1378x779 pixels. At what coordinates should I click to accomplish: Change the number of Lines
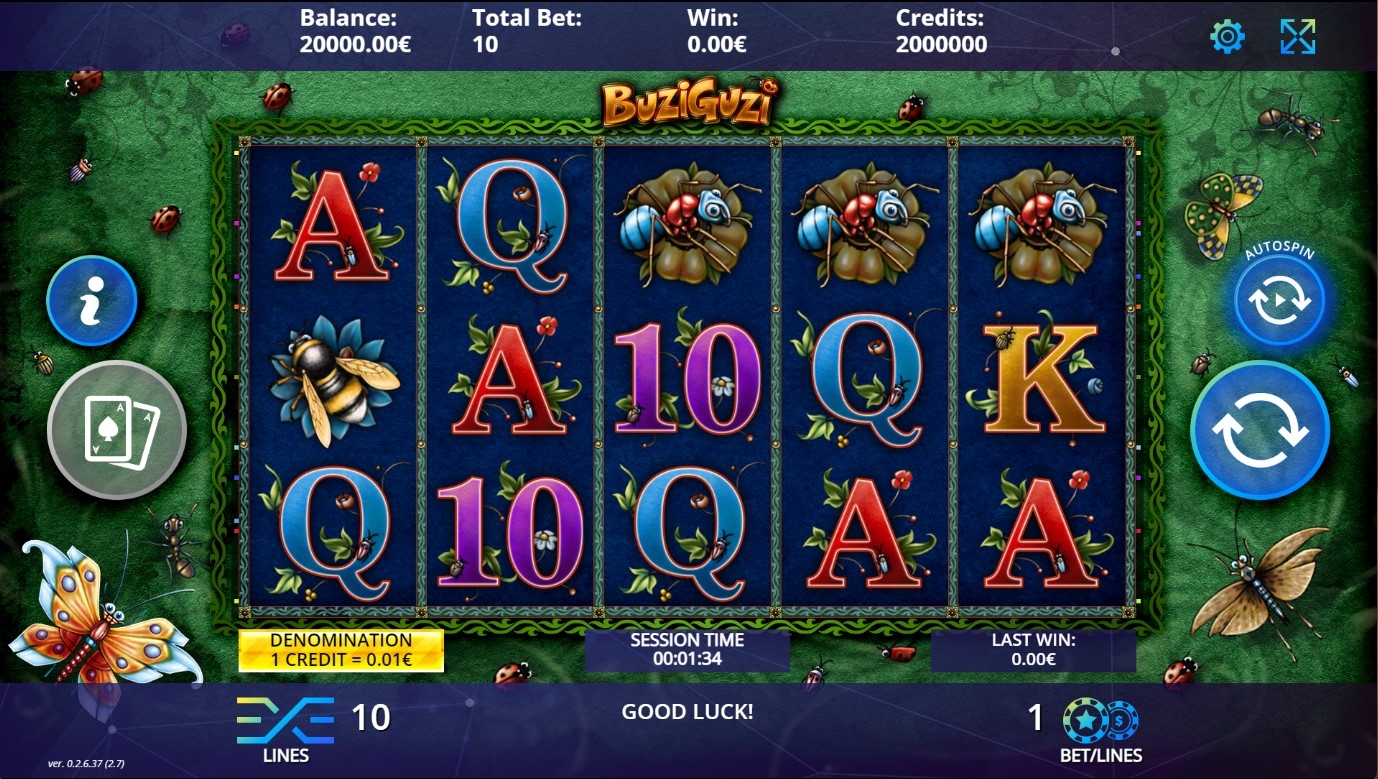coord(286,721)
